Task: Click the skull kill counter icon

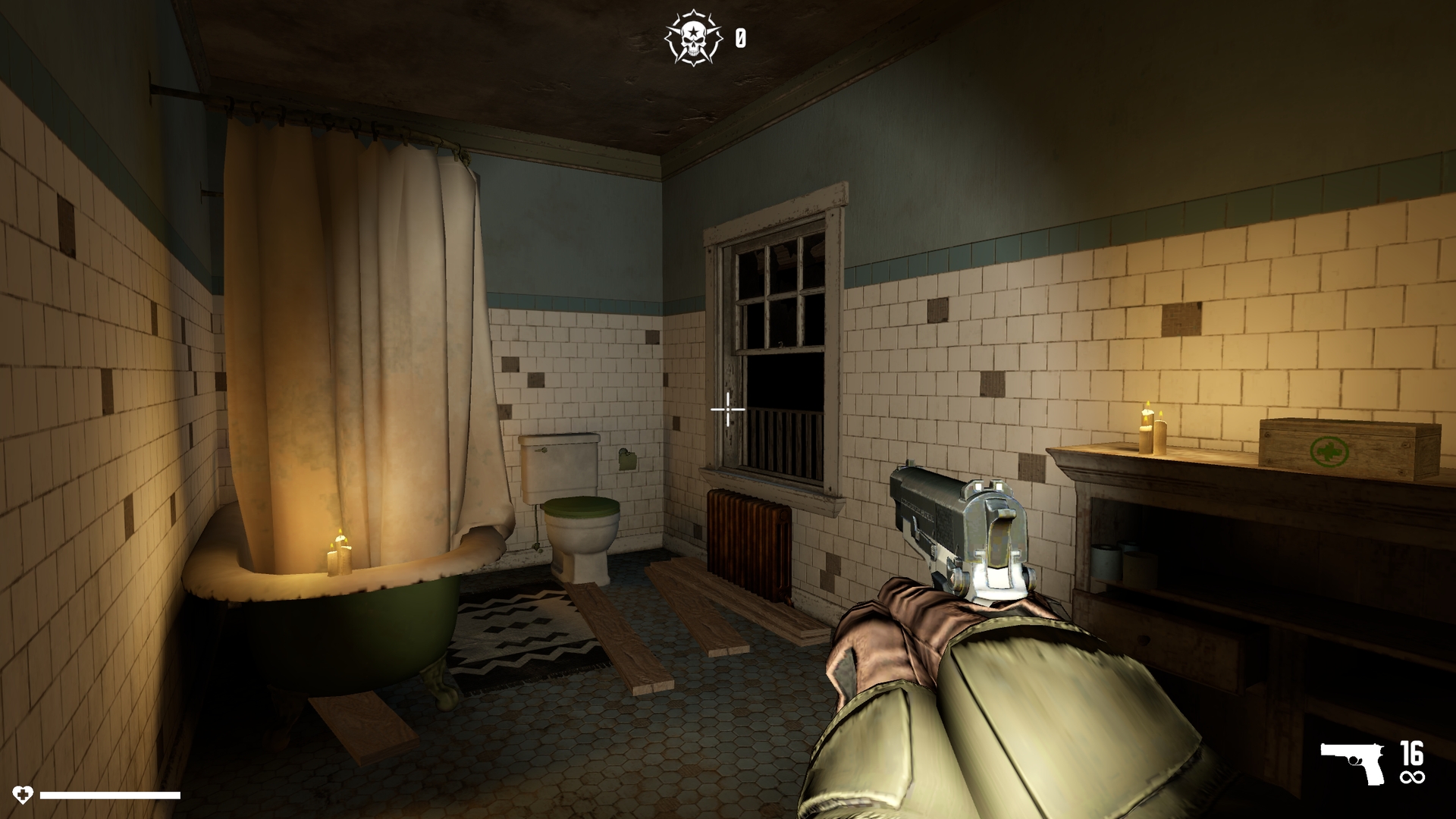Action: tap(695, 36)
